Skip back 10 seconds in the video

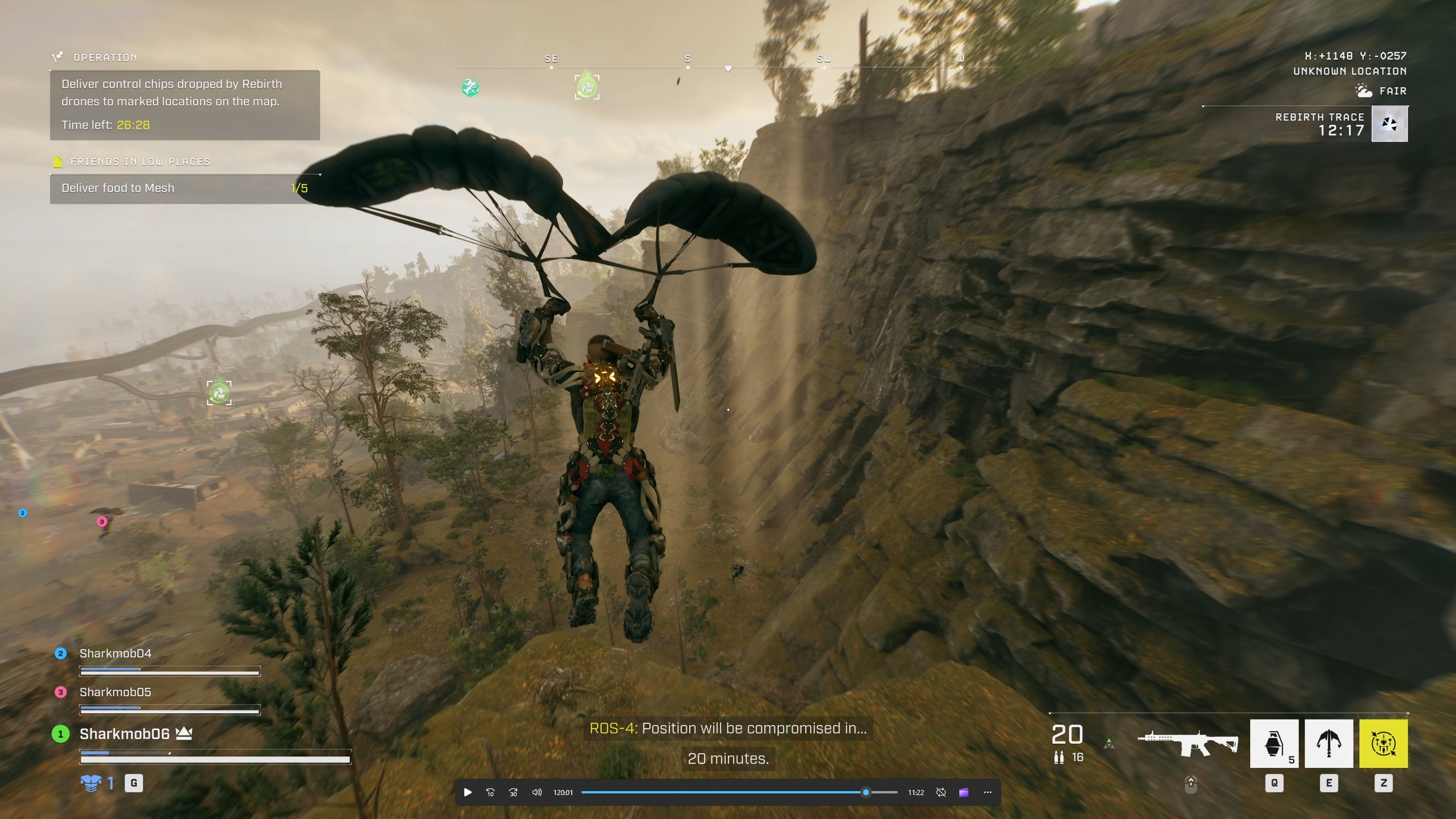click(x=490, y=792)
